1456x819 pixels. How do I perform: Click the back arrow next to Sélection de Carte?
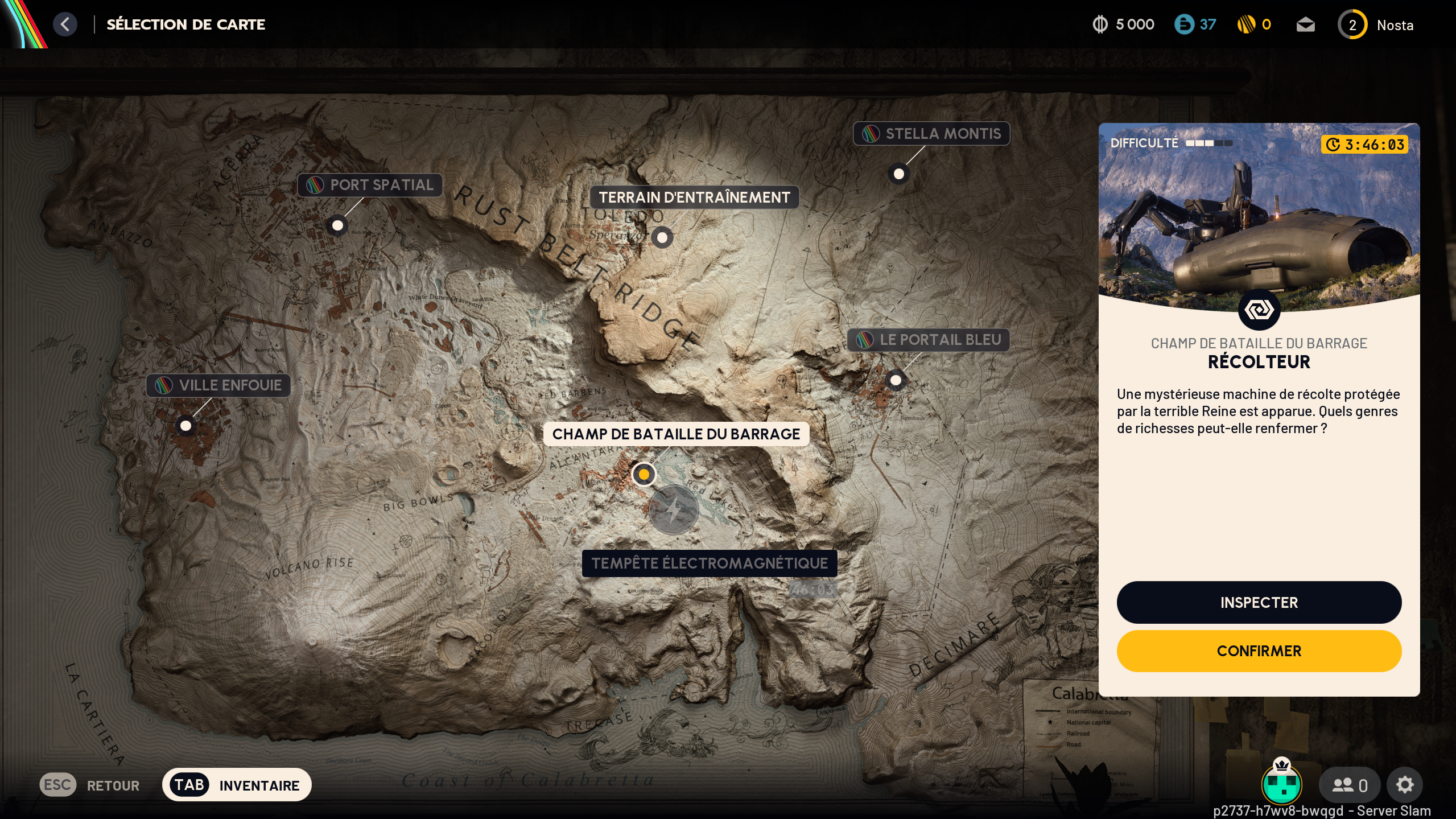pos(65,24)
